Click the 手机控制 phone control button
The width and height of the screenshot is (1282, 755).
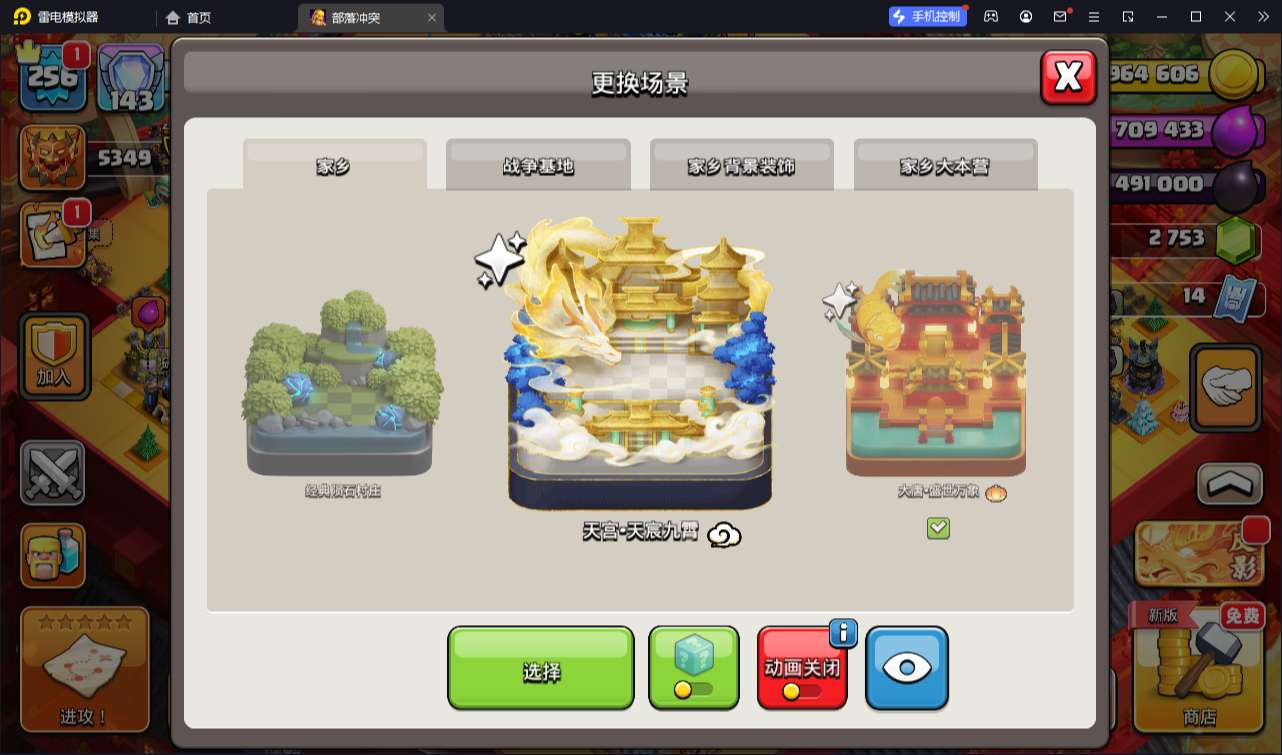pos(927,16)
